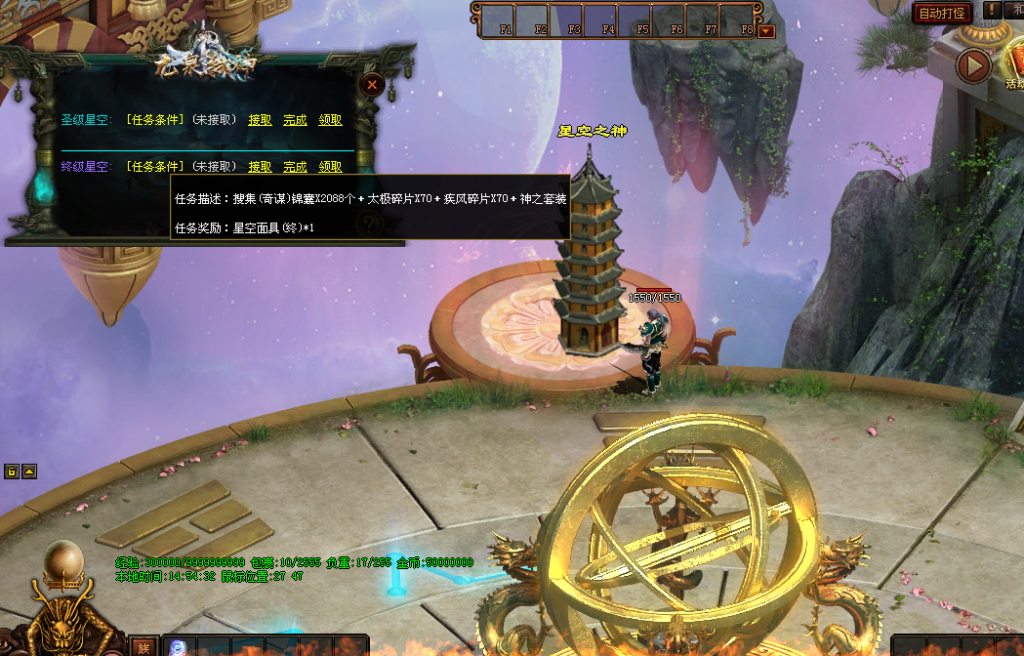Click the round play arrow button
This screenshot has height=656, width=1024.
(x=972, y=66)
